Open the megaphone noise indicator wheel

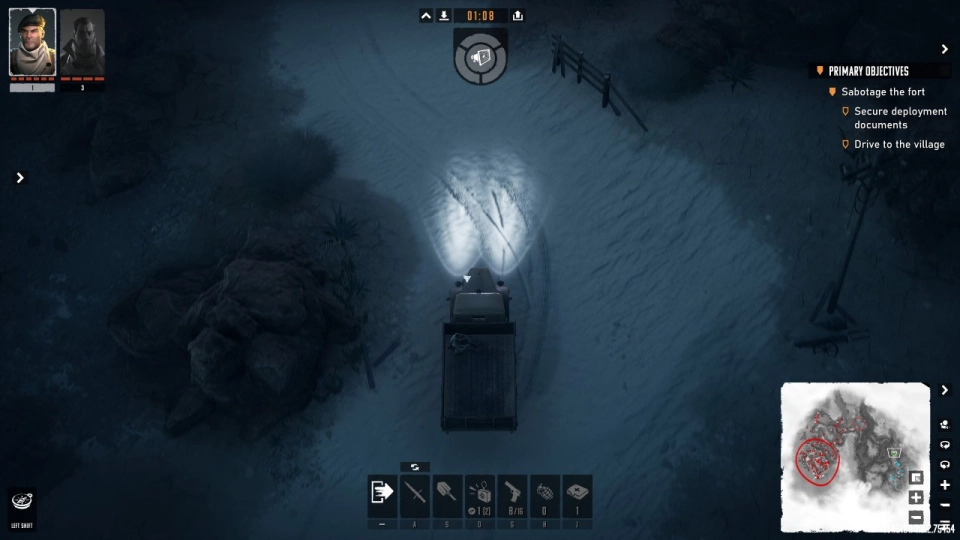click(480, 58)
